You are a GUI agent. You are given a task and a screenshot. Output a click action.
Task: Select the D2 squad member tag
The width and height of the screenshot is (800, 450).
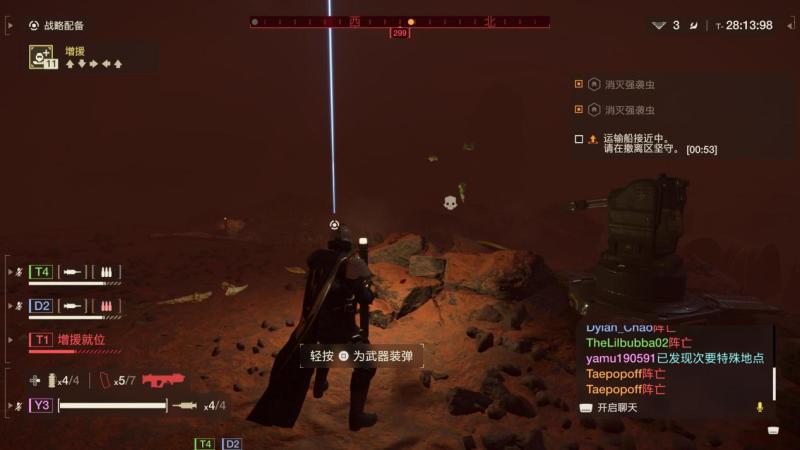[41, 305]
